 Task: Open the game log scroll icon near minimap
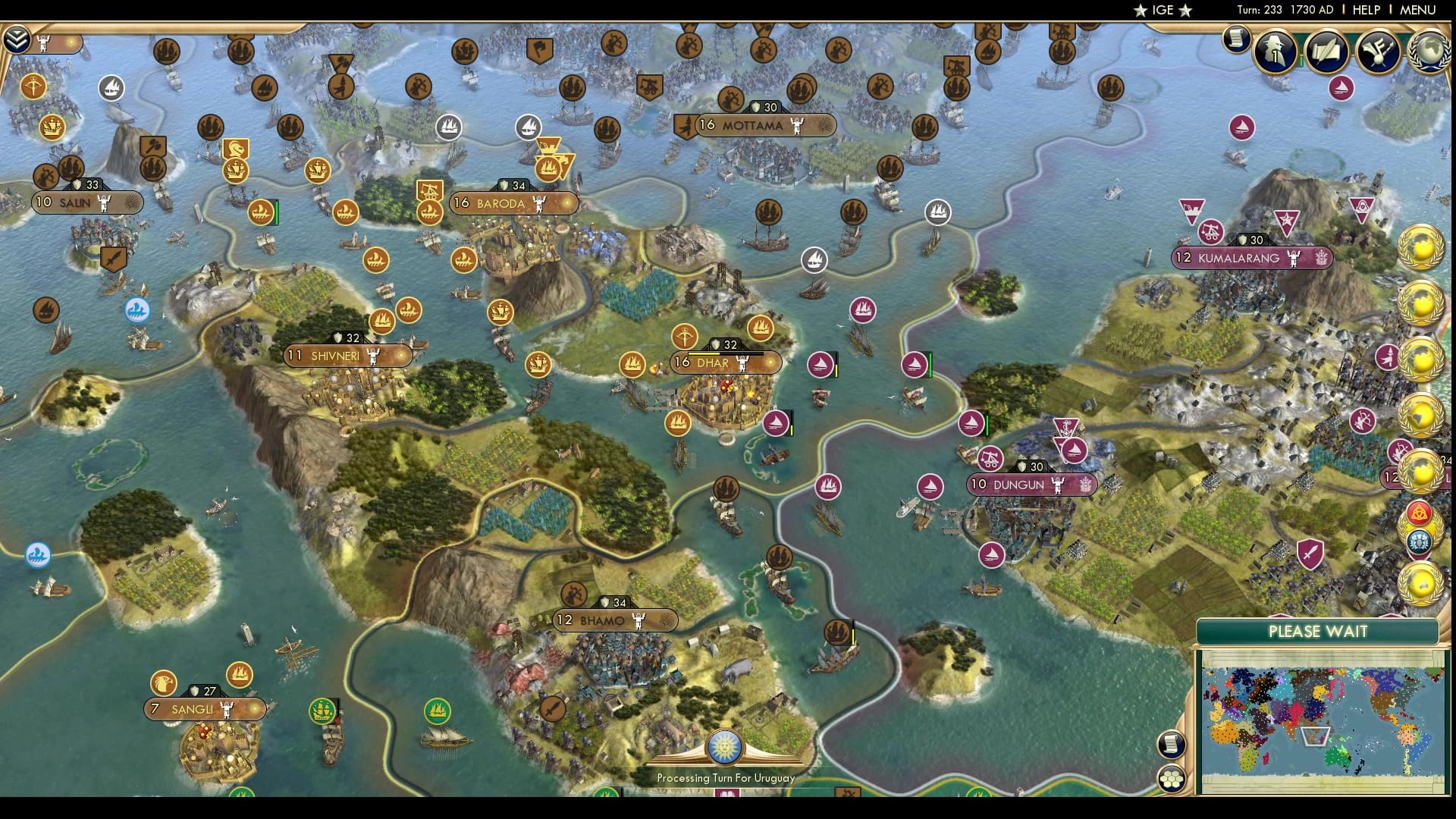(x=1172, y=744)
